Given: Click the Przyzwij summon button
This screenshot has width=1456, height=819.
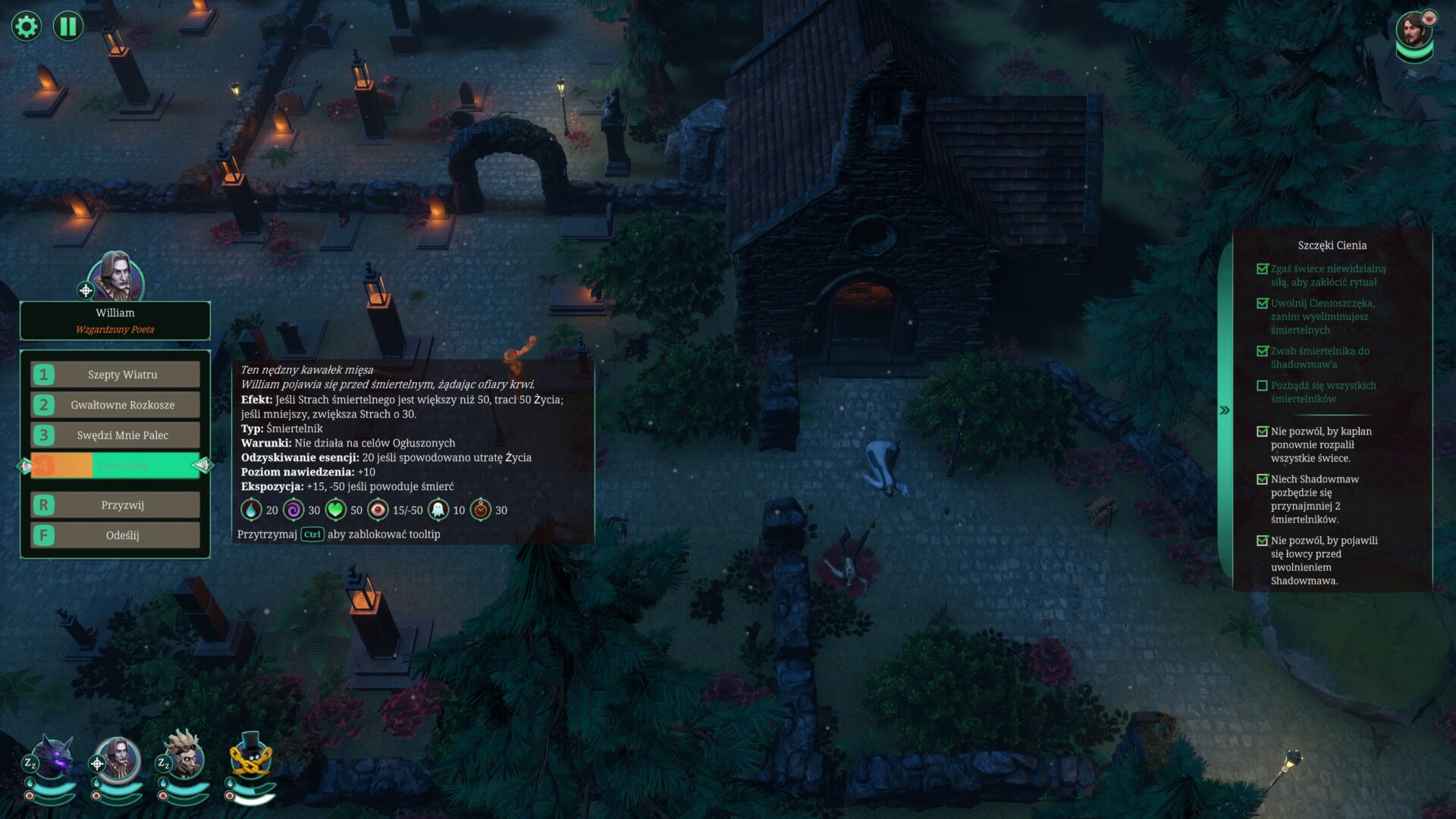Looking at the screenshot, I should pos(115,505).
